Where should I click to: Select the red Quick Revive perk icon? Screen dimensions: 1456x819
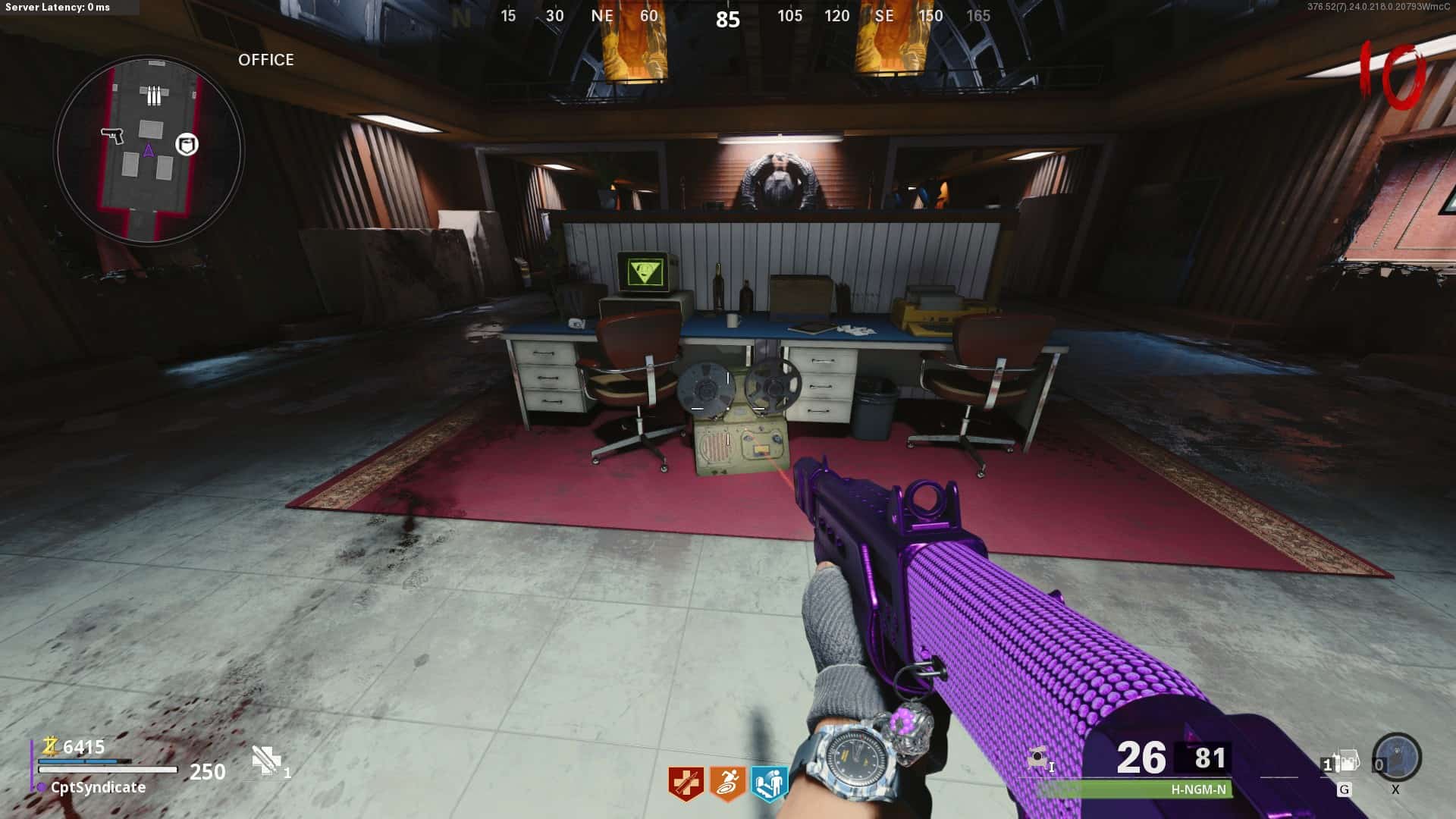[686, 783]
